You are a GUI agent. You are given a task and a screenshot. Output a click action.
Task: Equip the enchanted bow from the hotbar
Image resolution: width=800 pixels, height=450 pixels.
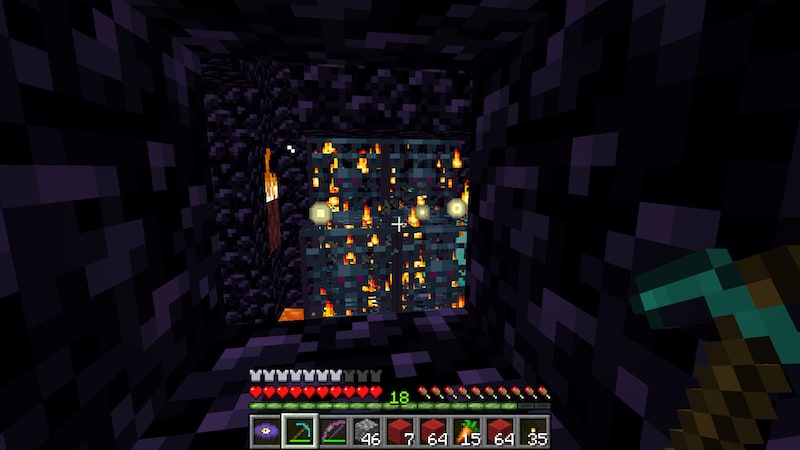pyautogui.click(x=333, y=431)
